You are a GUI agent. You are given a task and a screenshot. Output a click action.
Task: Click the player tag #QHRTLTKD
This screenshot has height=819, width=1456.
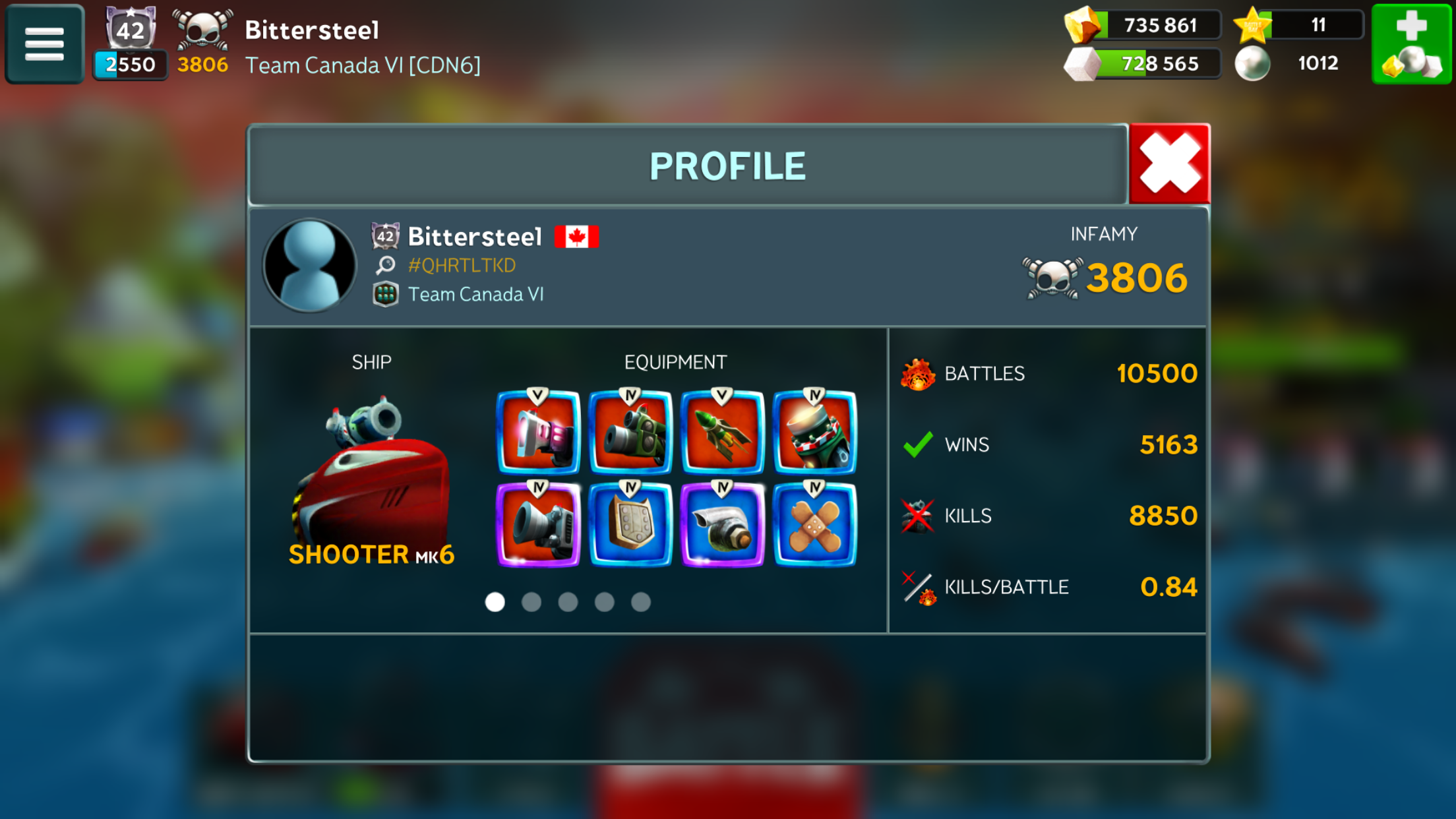(462, 265)
